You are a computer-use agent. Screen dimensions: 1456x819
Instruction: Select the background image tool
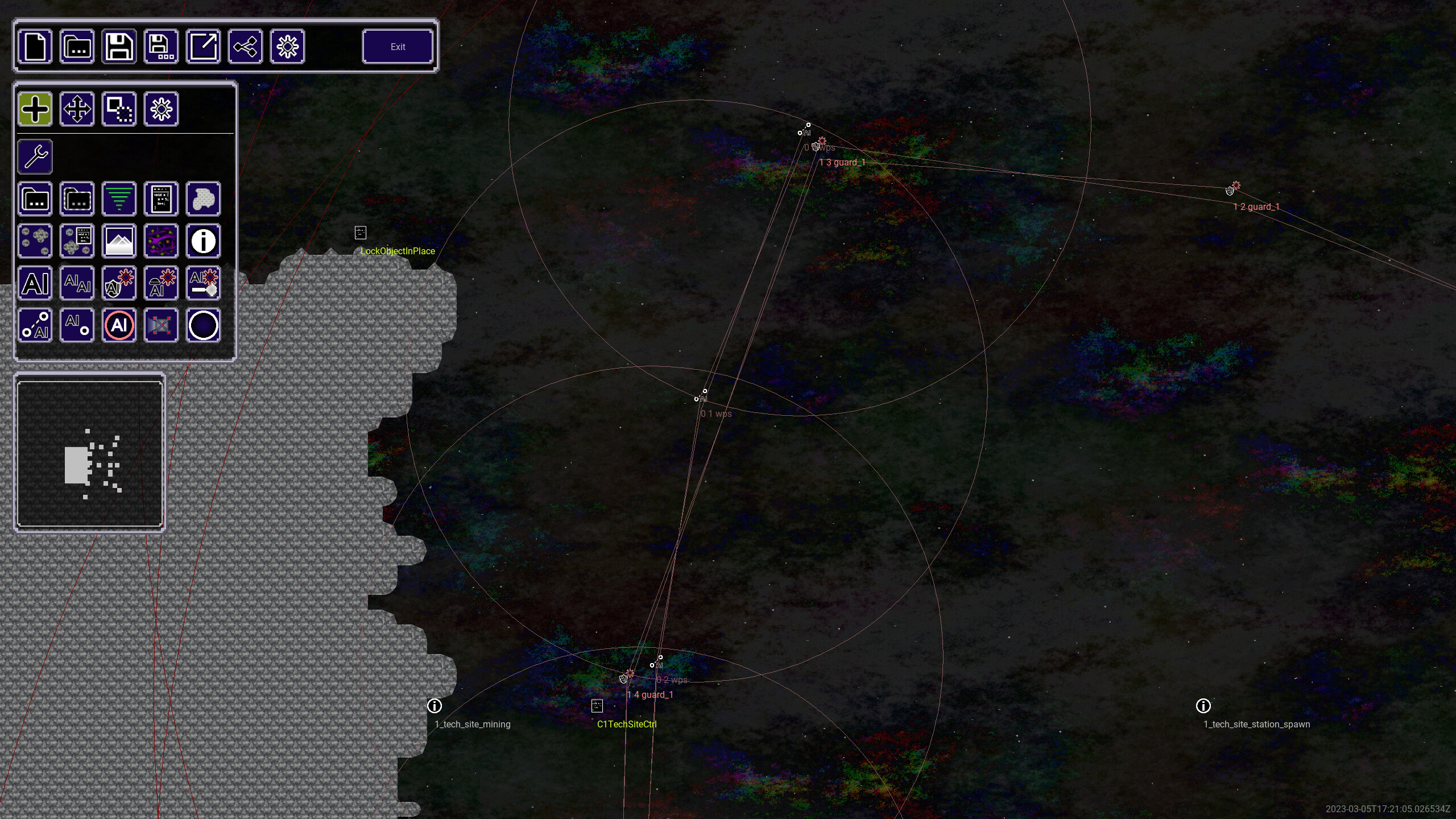coord(119,241)
